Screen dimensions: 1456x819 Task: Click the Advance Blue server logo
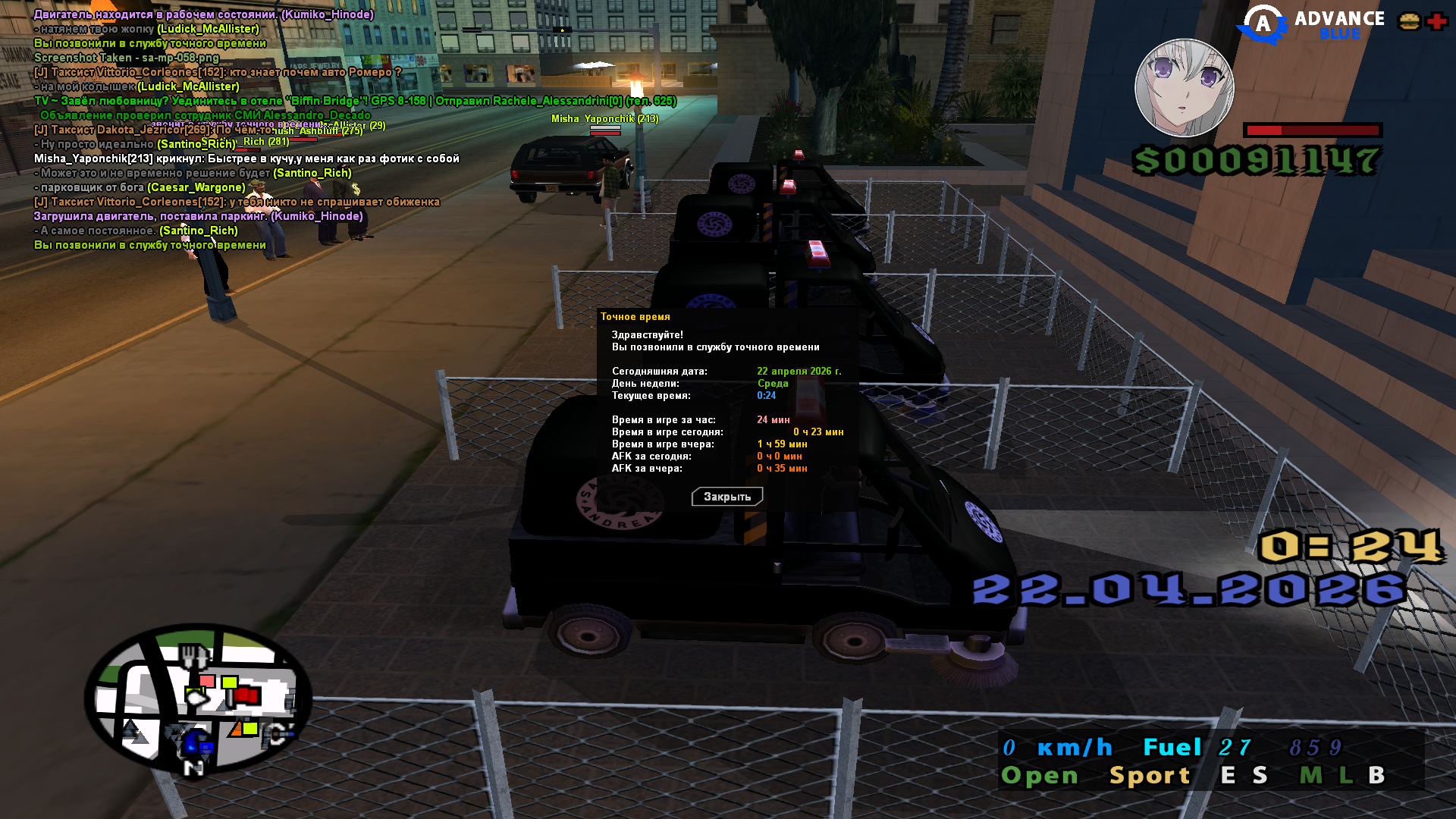[x=1310, y=24]
